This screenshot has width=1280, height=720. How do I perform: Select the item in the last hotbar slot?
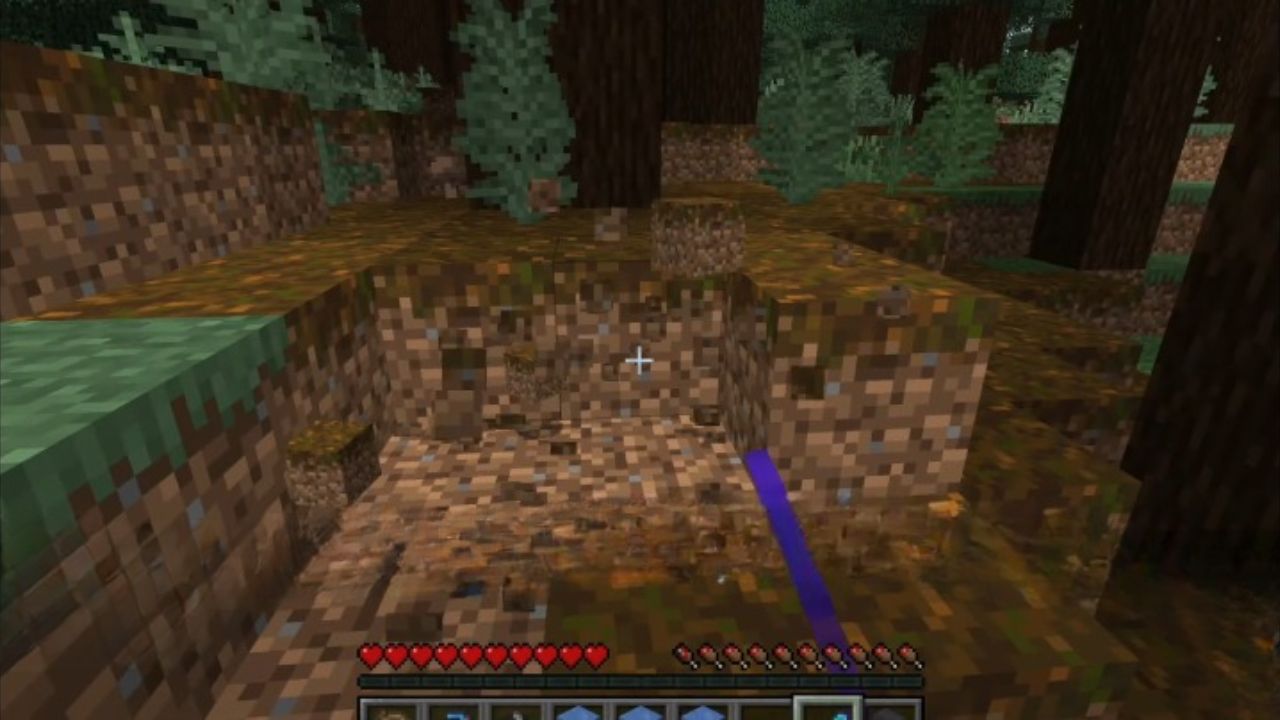(x=890, y=710)
